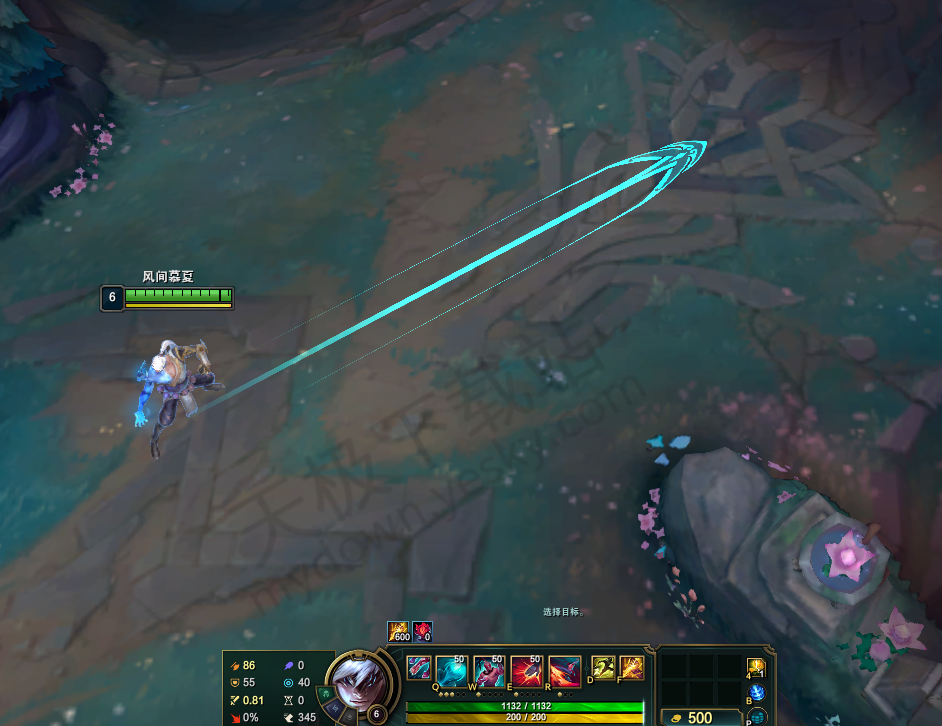
Task: Use the green summoner spell beside Flash
Action: click(x=603, y=668)
